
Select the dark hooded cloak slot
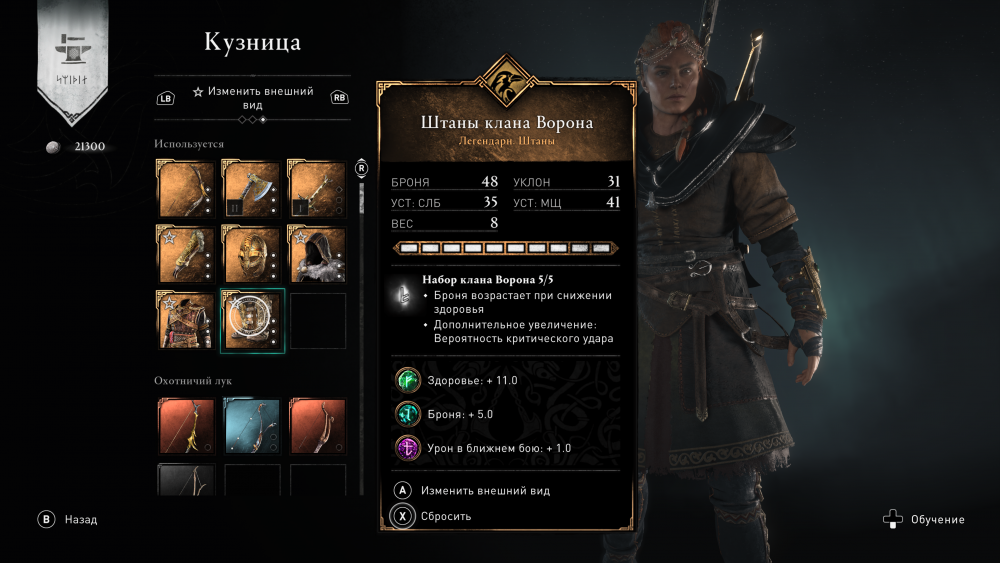pyautogui.click(x=317, y=253)
